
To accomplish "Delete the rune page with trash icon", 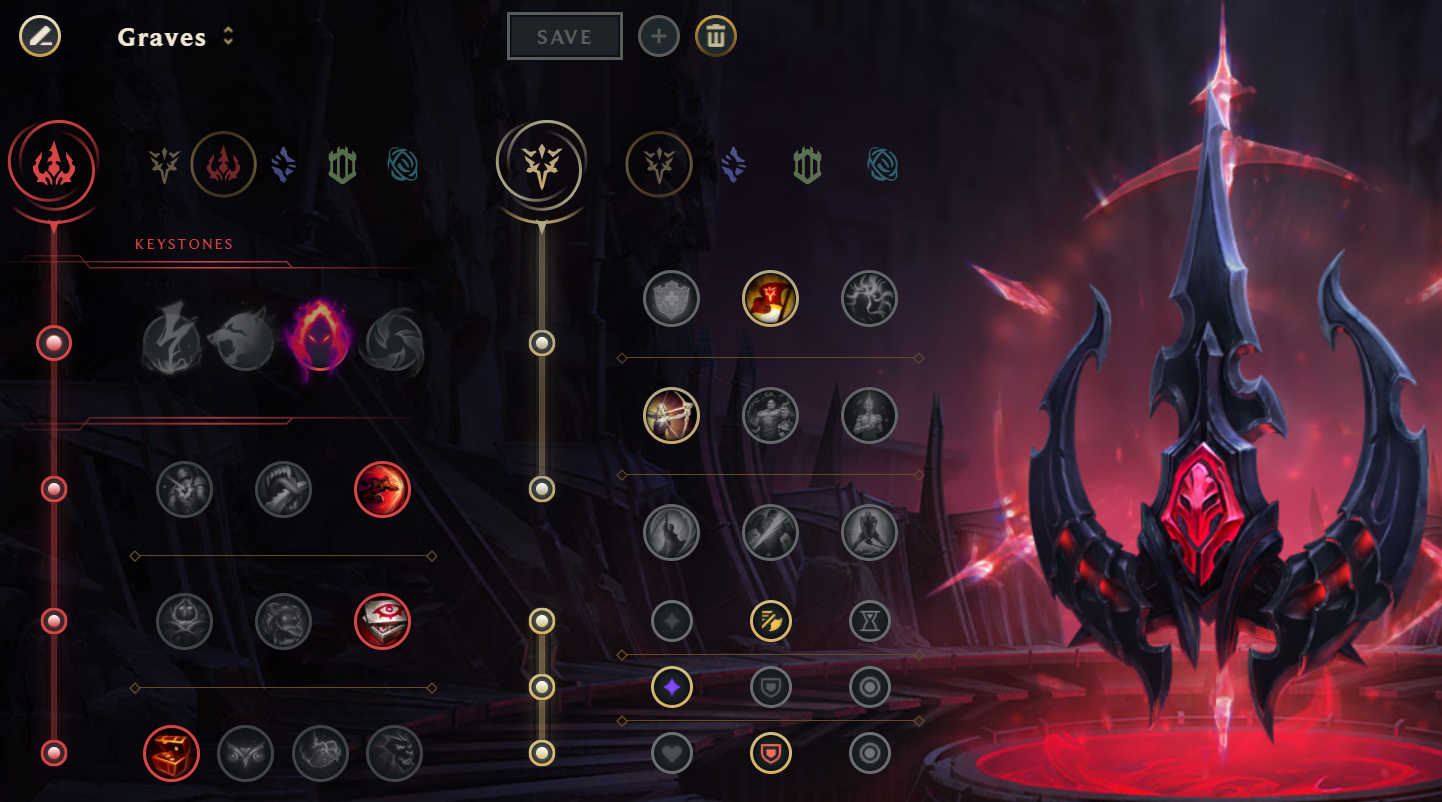I will click(716, 37).
